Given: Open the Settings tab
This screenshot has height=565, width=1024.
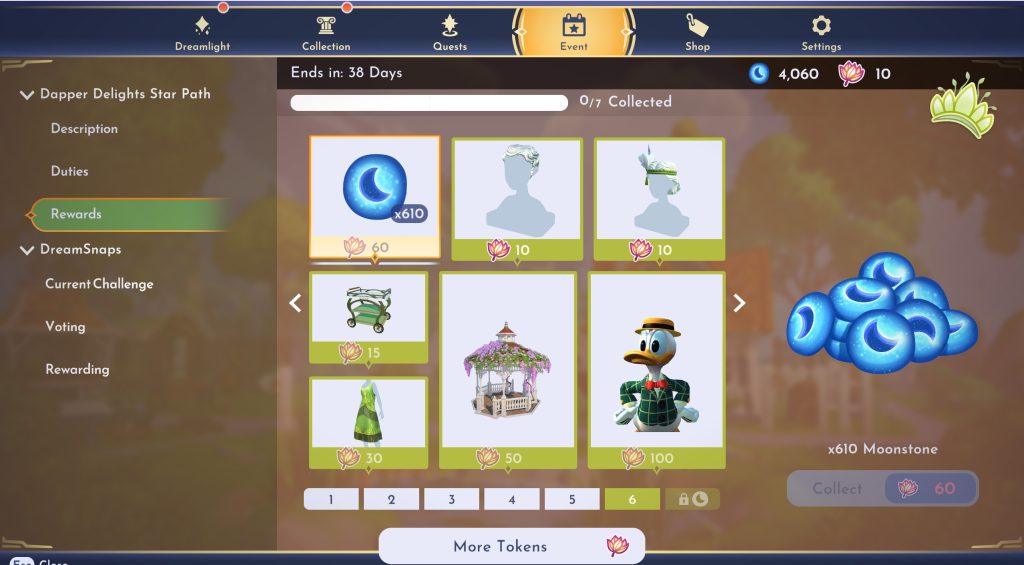Looking at the screenshot, I should tap(821, 33).
